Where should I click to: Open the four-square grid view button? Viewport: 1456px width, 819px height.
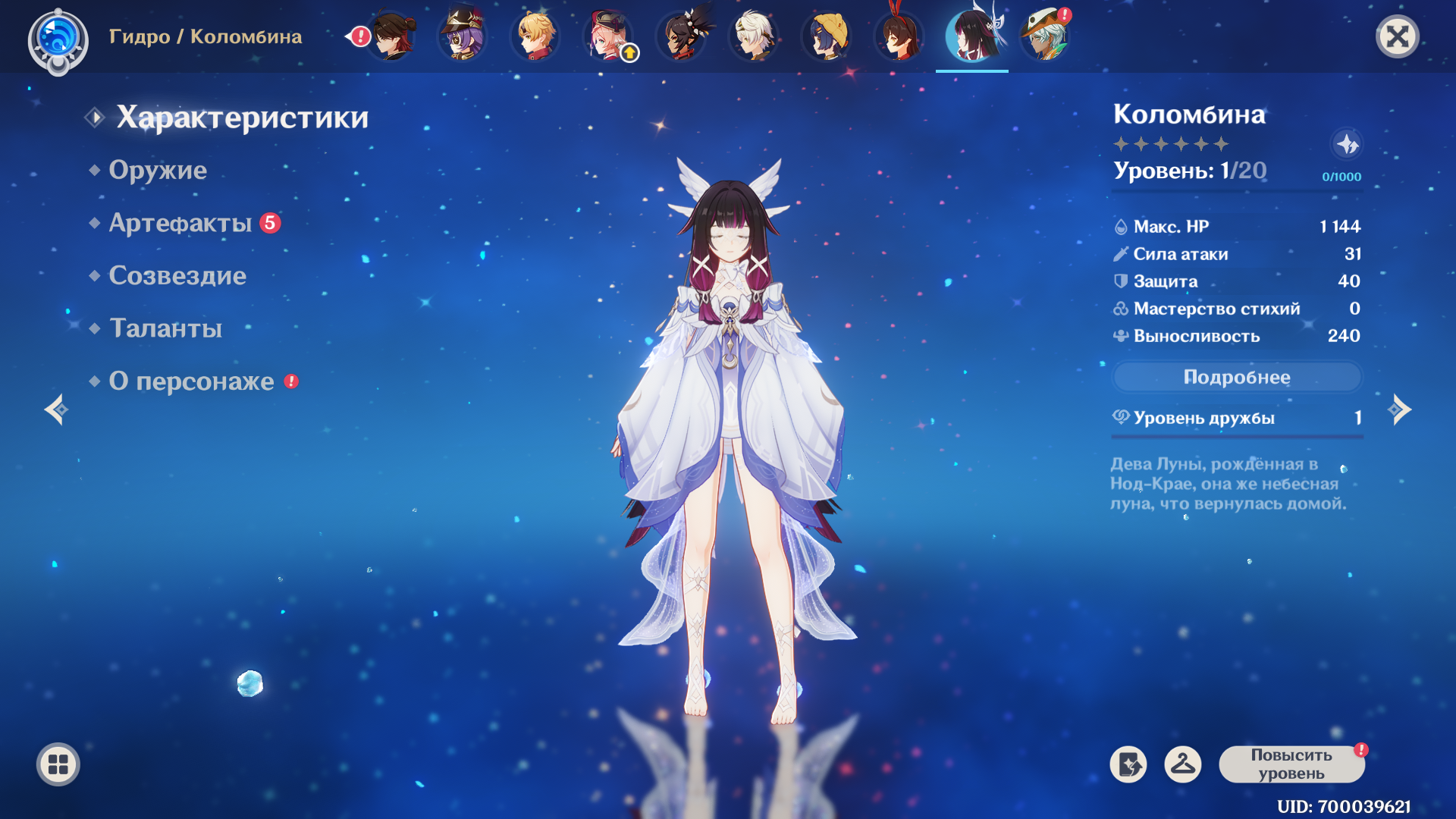coord(58,764)
